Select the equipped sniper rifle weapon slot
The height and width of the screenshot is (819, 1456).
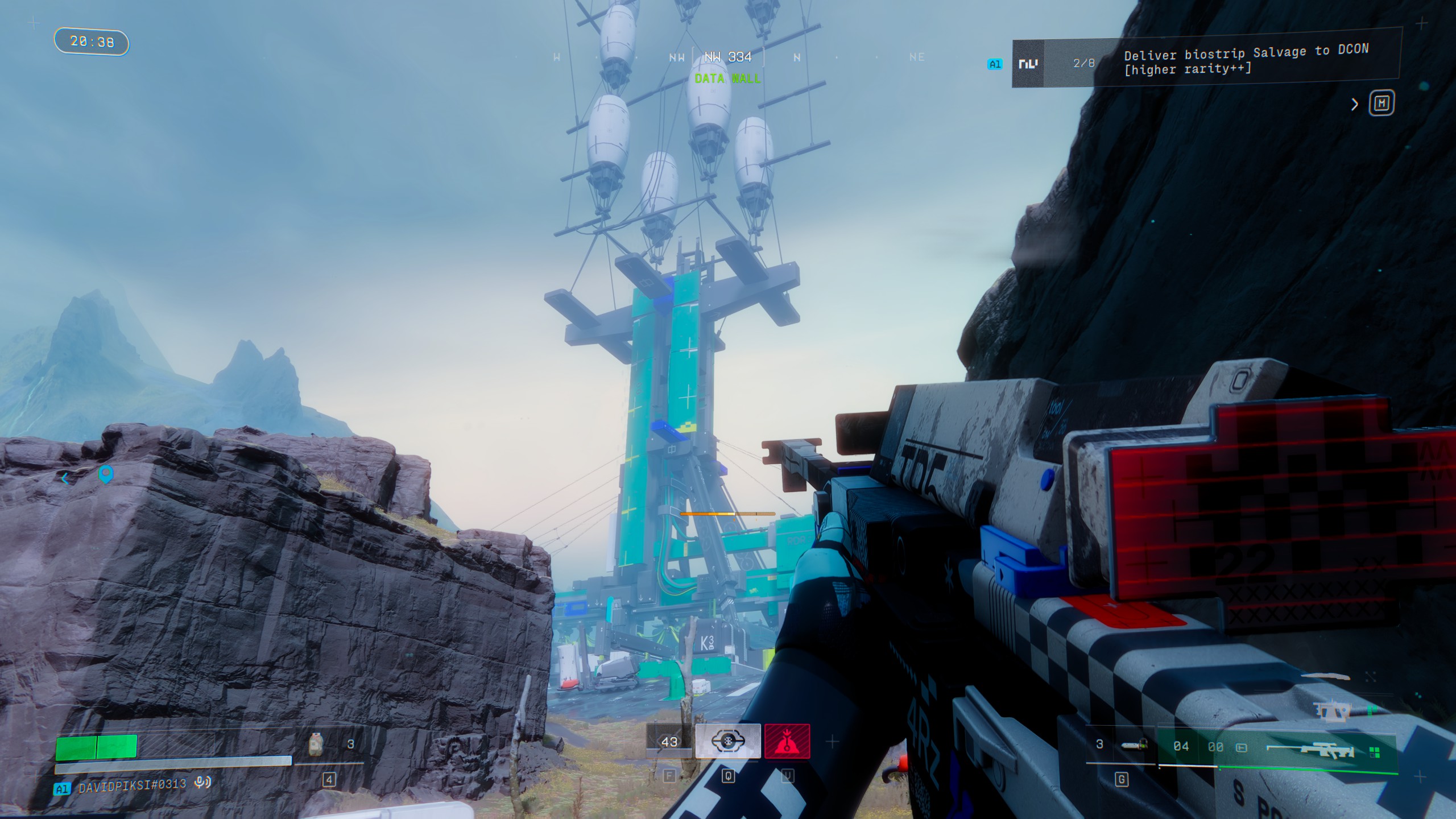tap(1310, 751)
